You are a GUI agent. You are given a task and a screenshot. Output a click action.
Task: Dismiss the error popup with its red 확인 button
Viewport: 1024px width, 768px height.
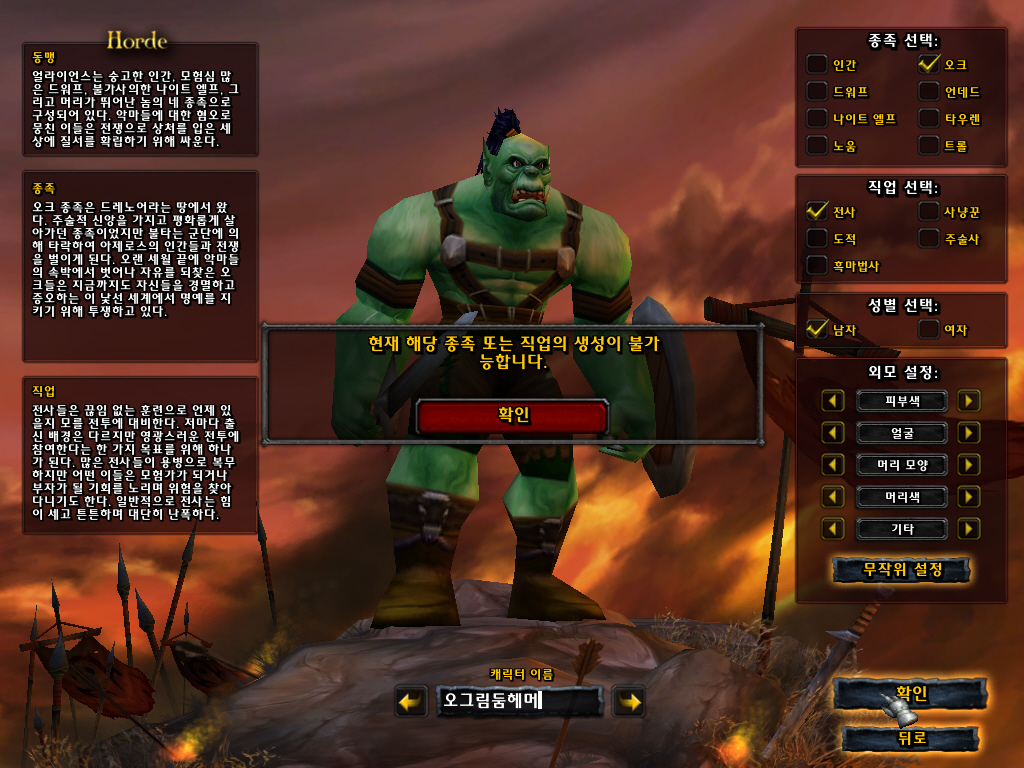[x=512, y=416]
